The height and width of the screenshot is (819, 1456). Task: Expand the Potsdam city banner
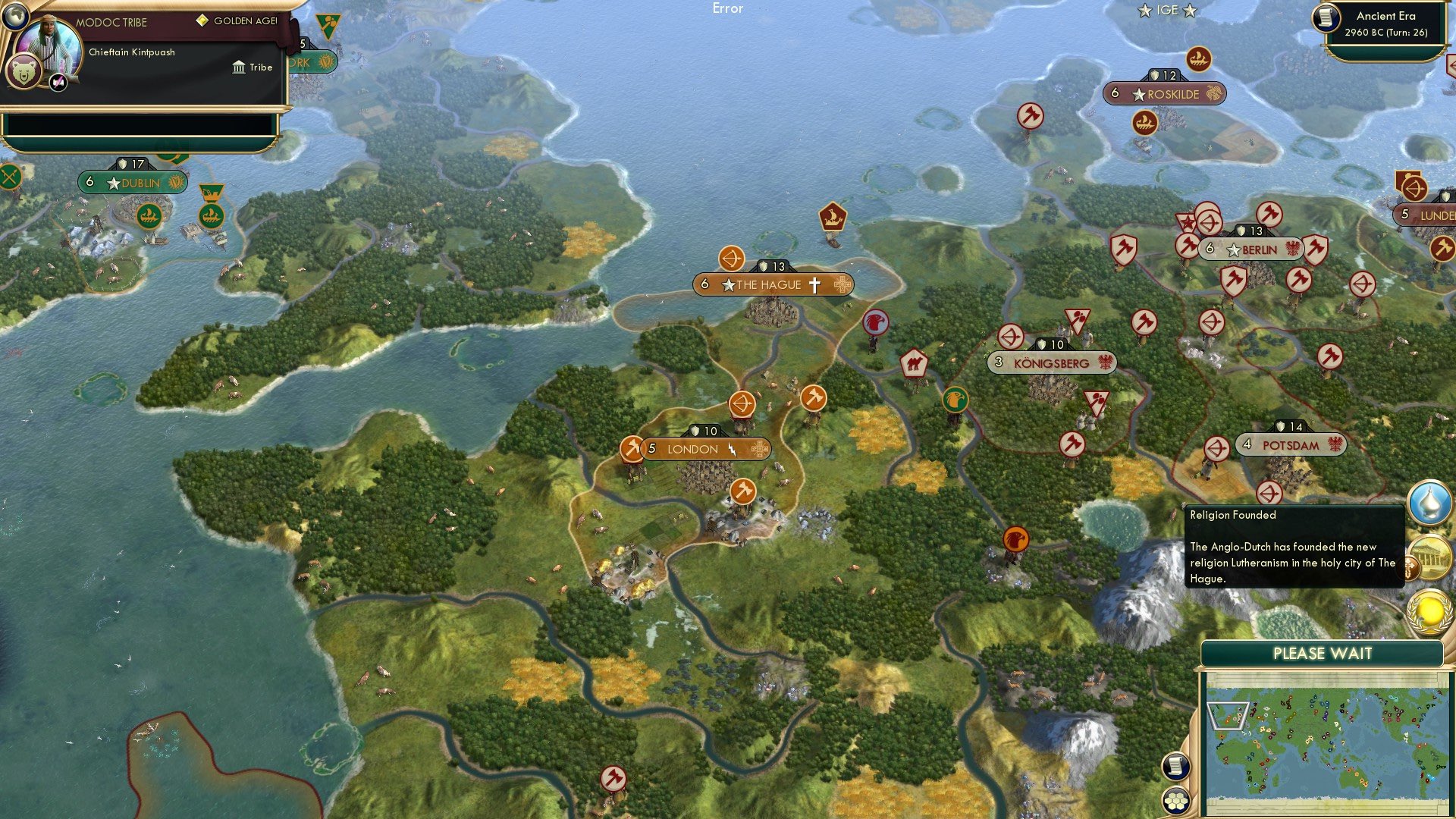coord(1290,445)
